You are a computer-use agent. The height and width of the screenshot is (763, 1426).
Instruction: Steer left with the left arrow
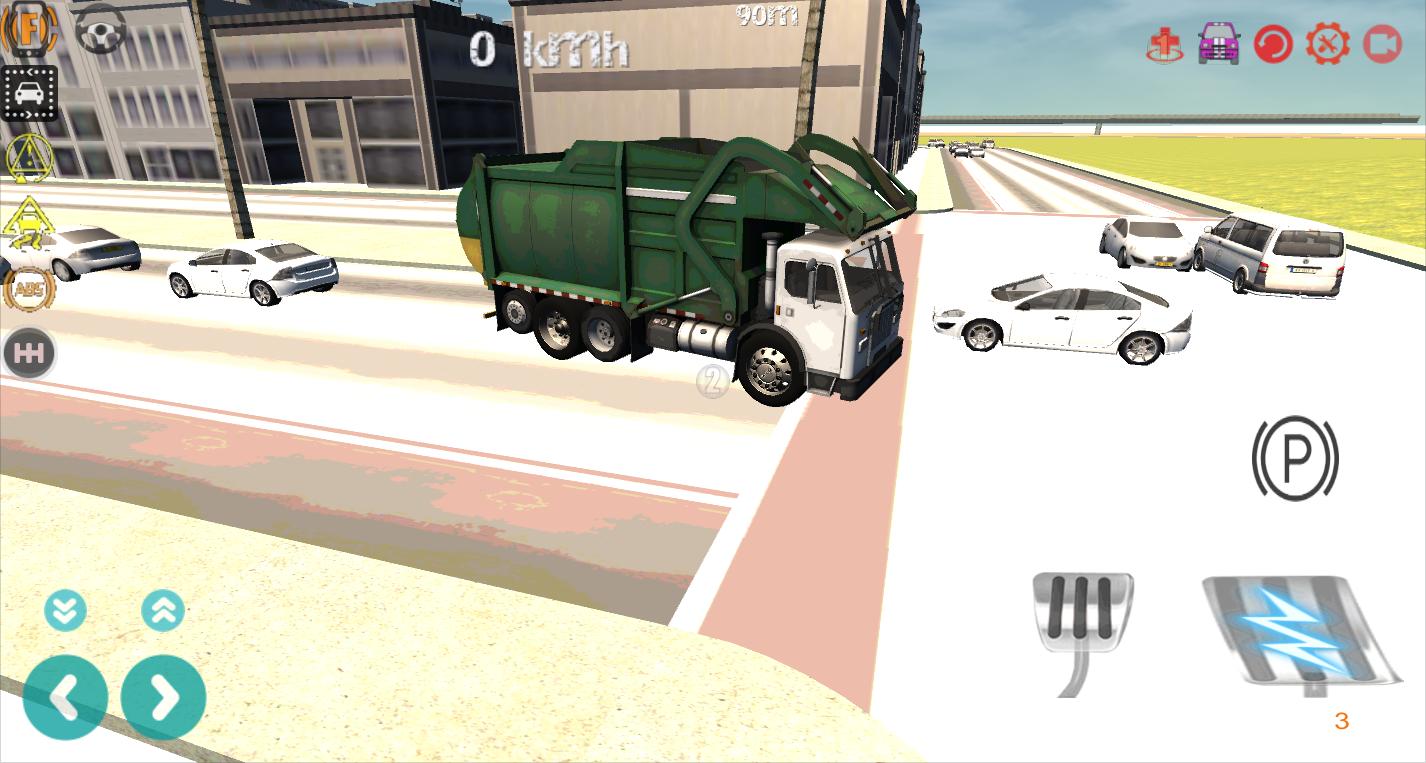click(x=66, y=697)
